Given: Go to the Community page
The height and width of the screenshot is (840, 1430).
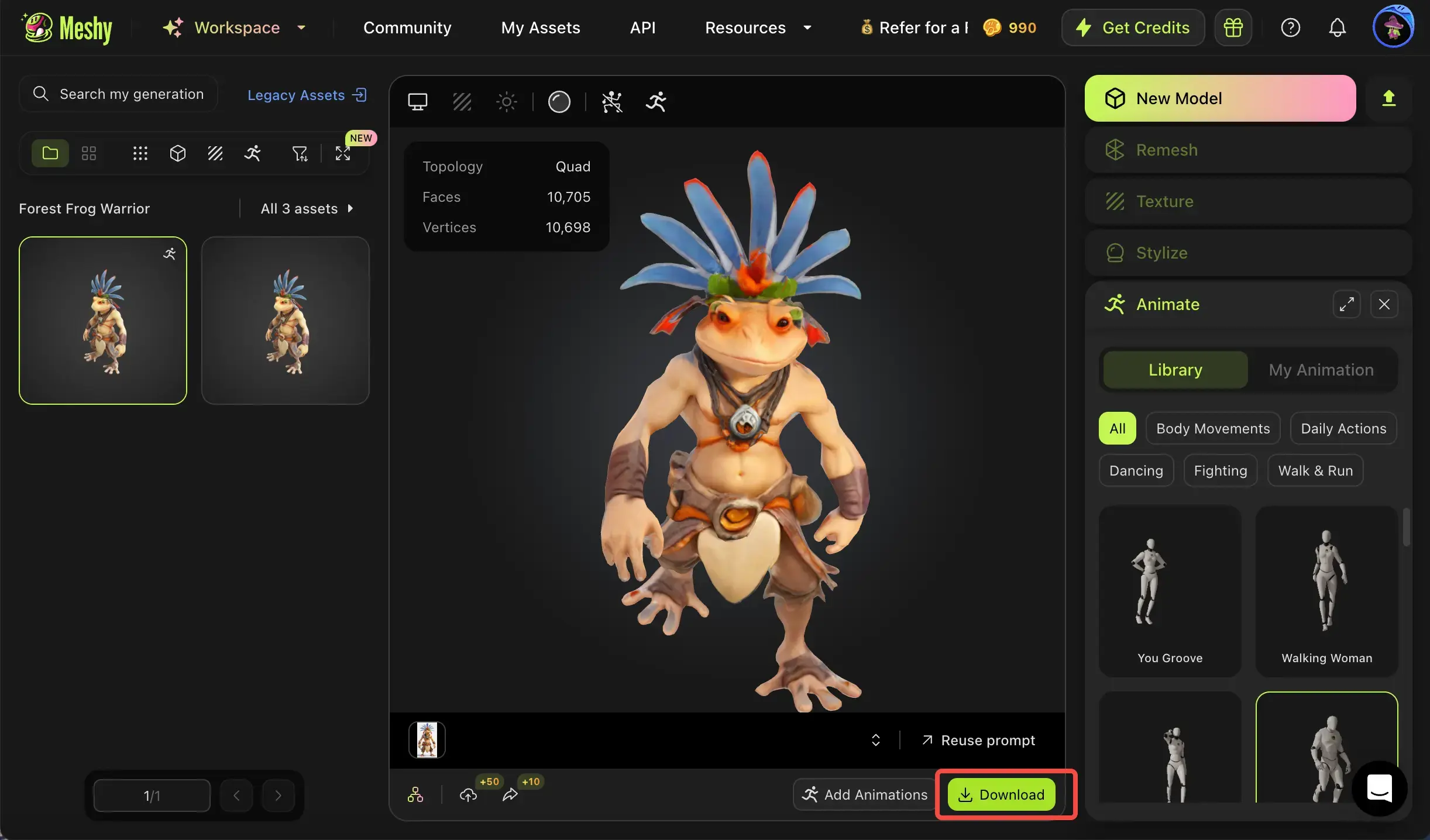Looking at the screenshot, I should click(x=407, y=27).
